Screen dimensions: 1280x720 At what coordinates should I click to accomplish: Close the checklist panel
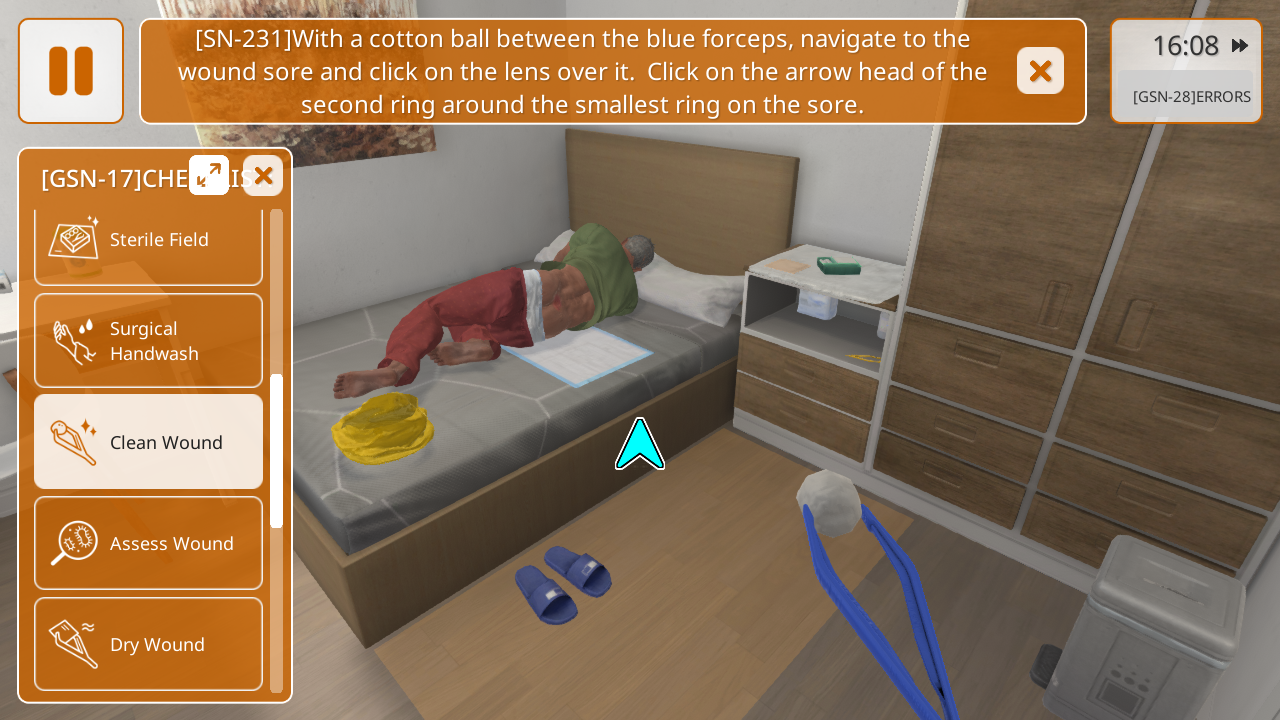coord(263,176)
